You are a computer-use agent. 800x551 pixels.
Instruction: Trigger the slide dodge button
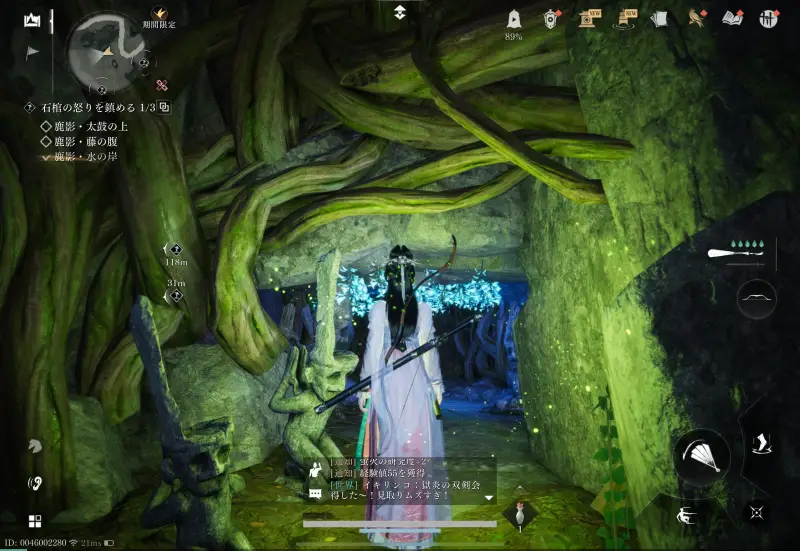[x=687, y=517]
